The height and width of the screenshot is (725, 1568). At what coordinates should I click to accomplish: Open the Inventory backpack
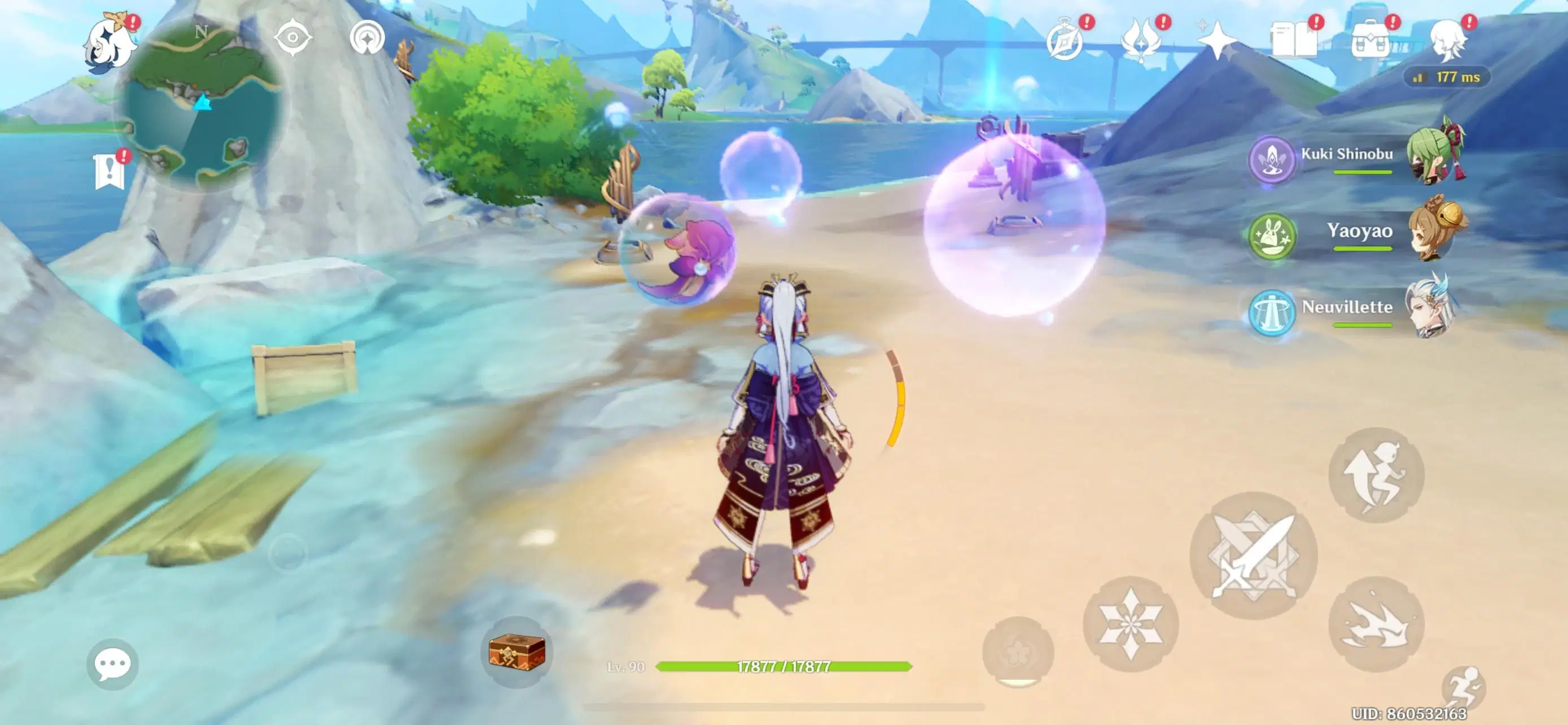[x=1369, y=40]
